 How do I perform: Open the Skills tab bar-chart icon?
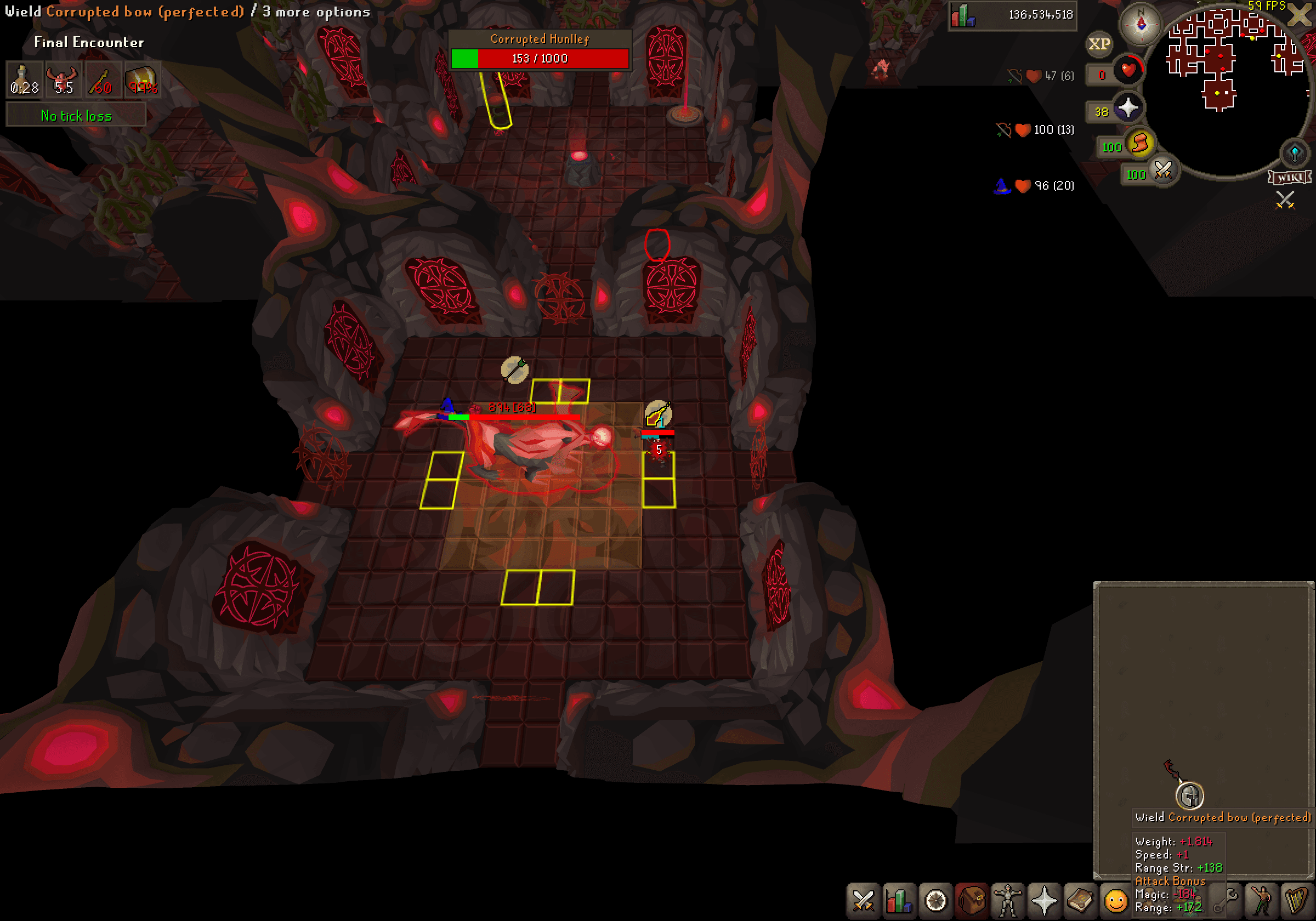[x=900, y=900]
